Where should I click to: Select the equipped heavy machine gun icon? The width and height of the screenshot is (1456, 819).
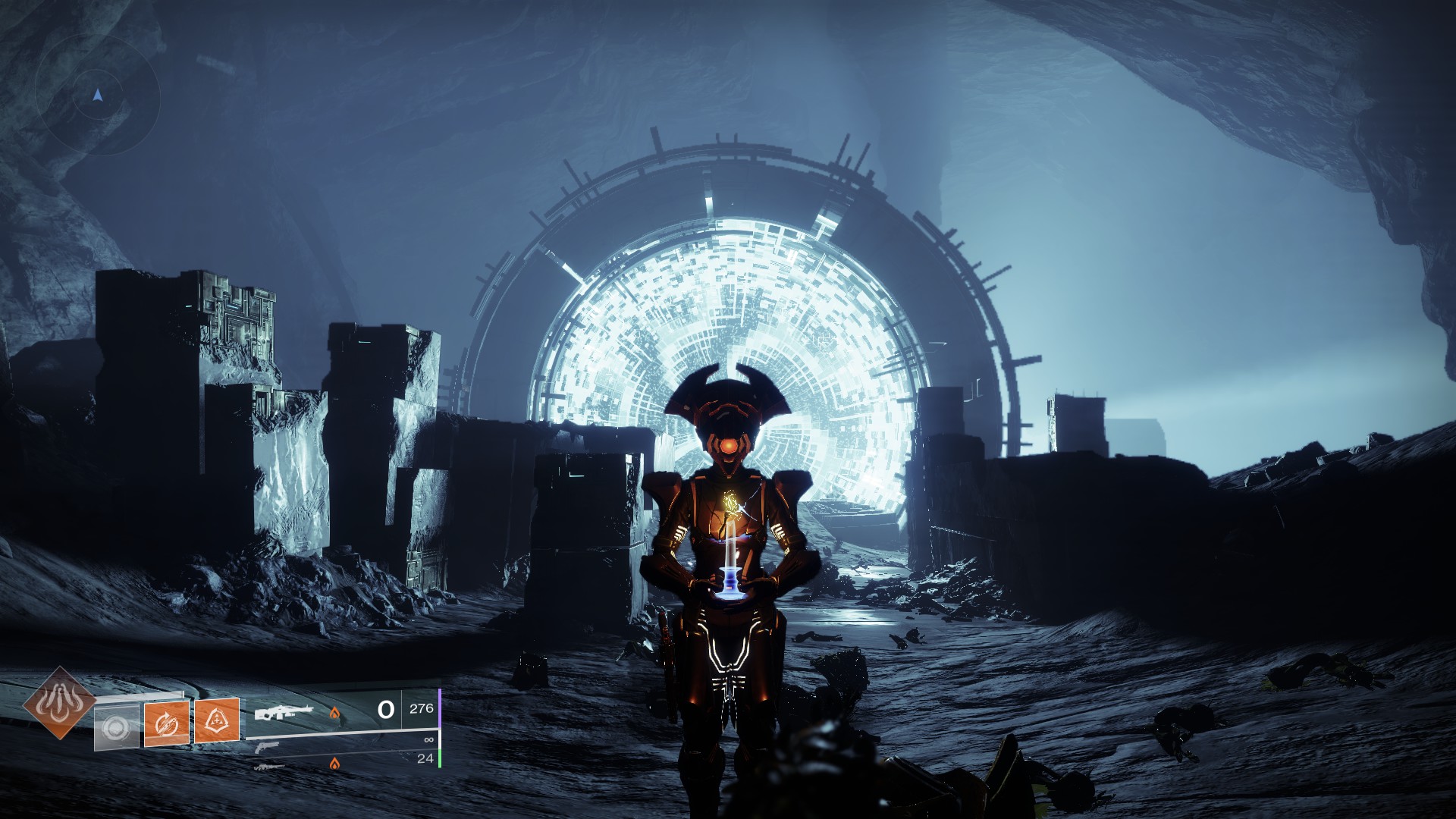pyautogui.click(x=284, y=713)
